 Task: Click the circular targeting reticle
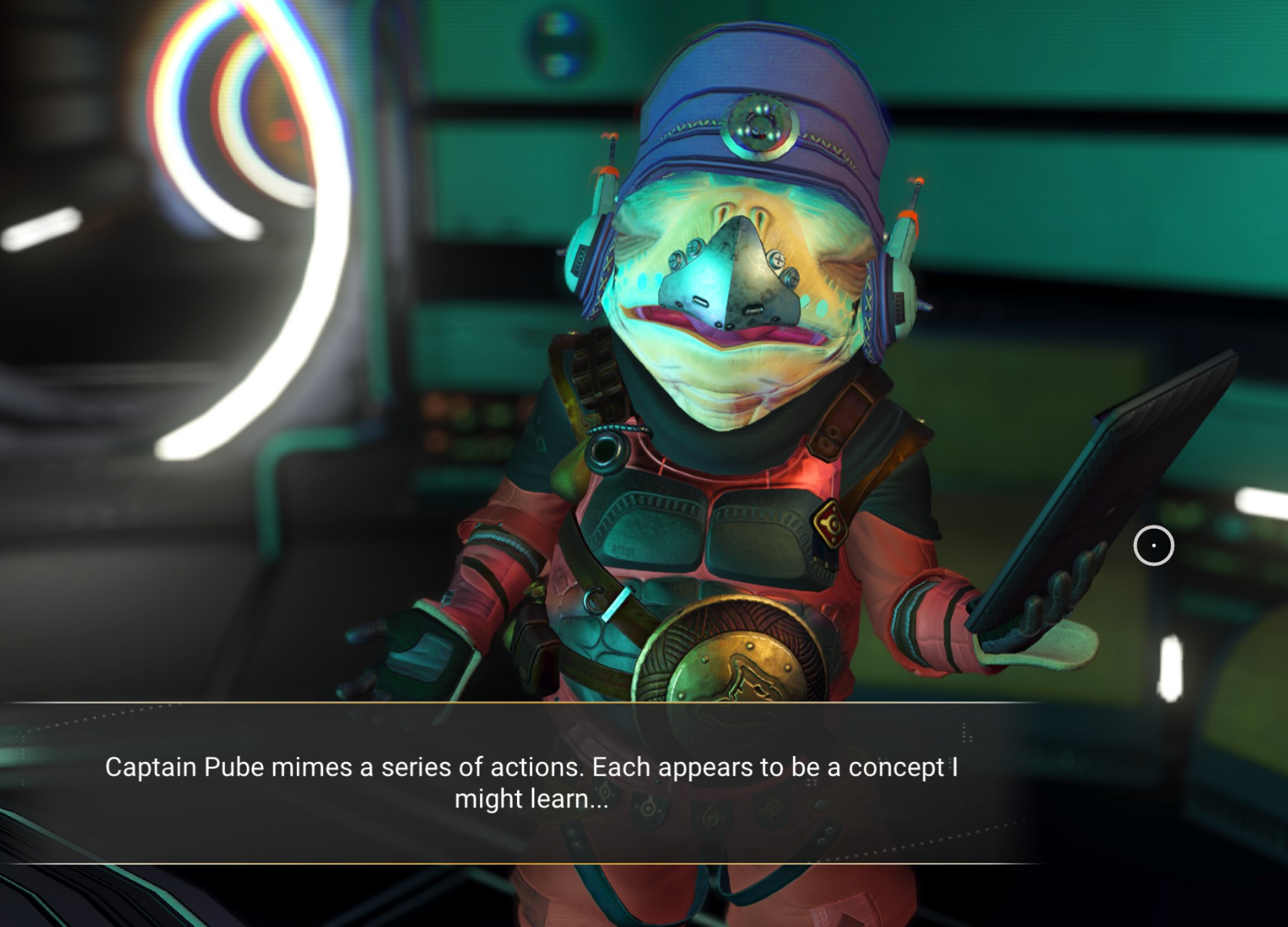click(1155, 546)
